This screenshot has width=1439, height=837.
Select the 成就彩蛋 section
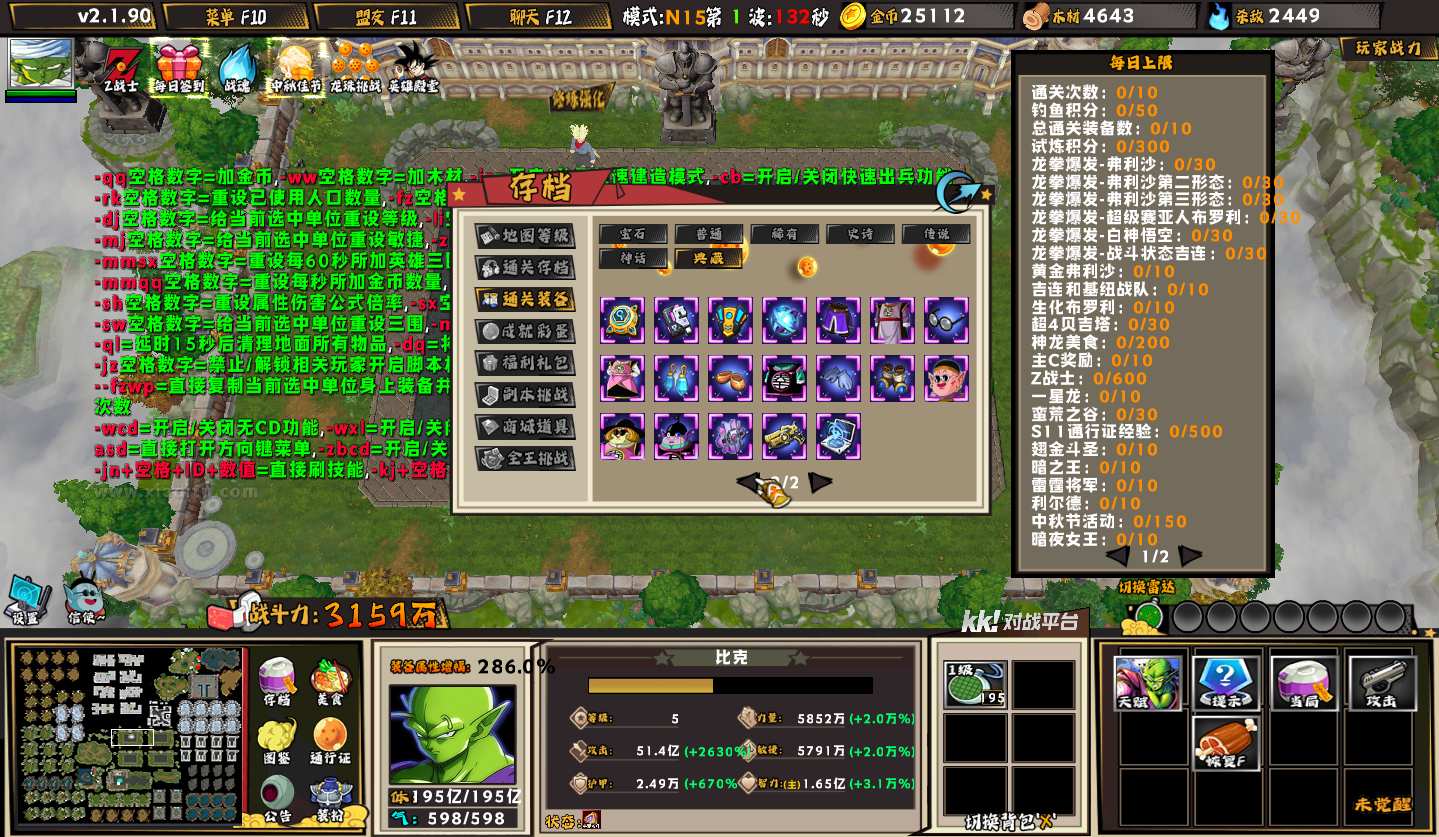coord(525,331)
